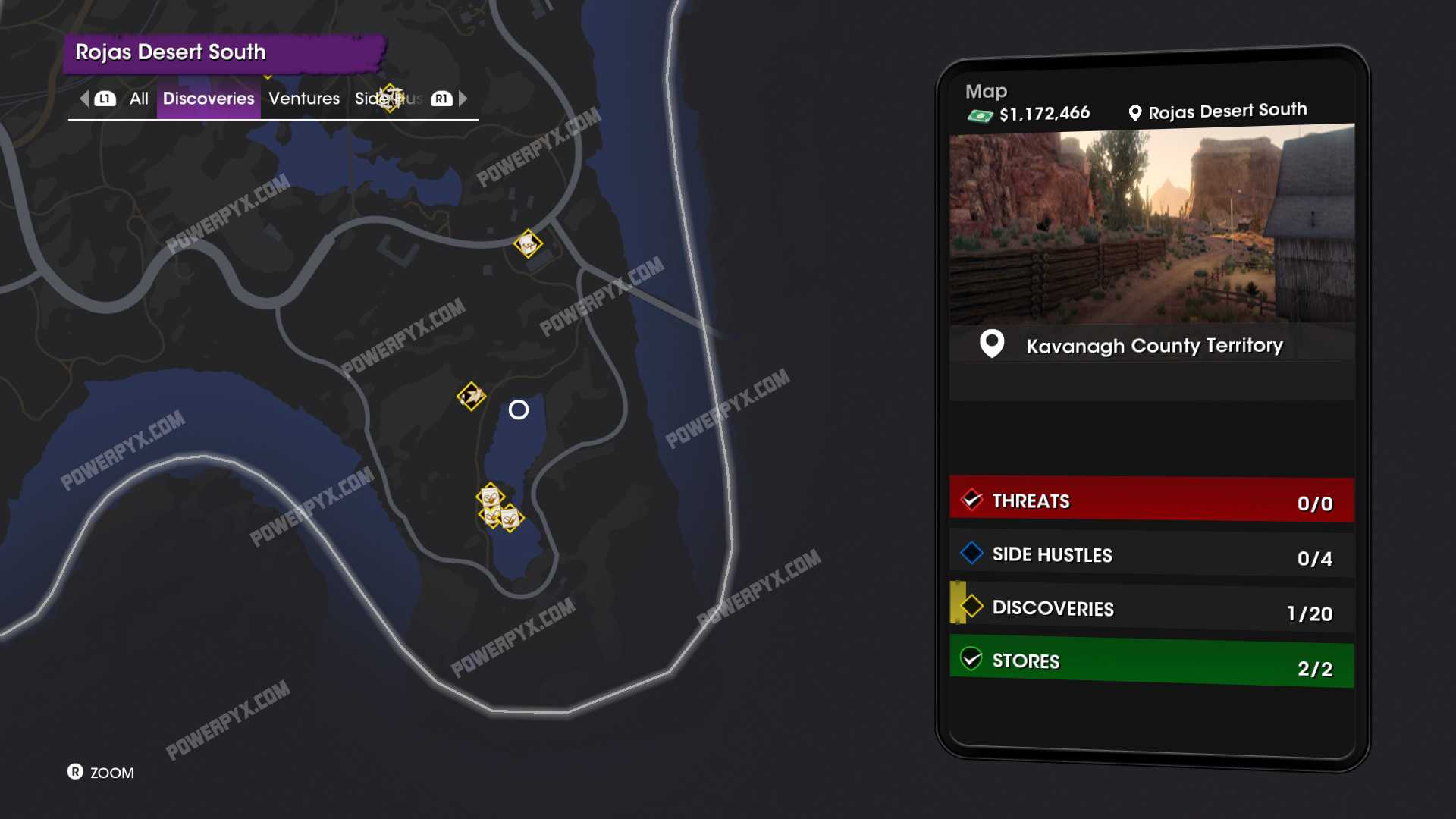Select the Side Hustles 0/4 progress row

[1151, 555]
